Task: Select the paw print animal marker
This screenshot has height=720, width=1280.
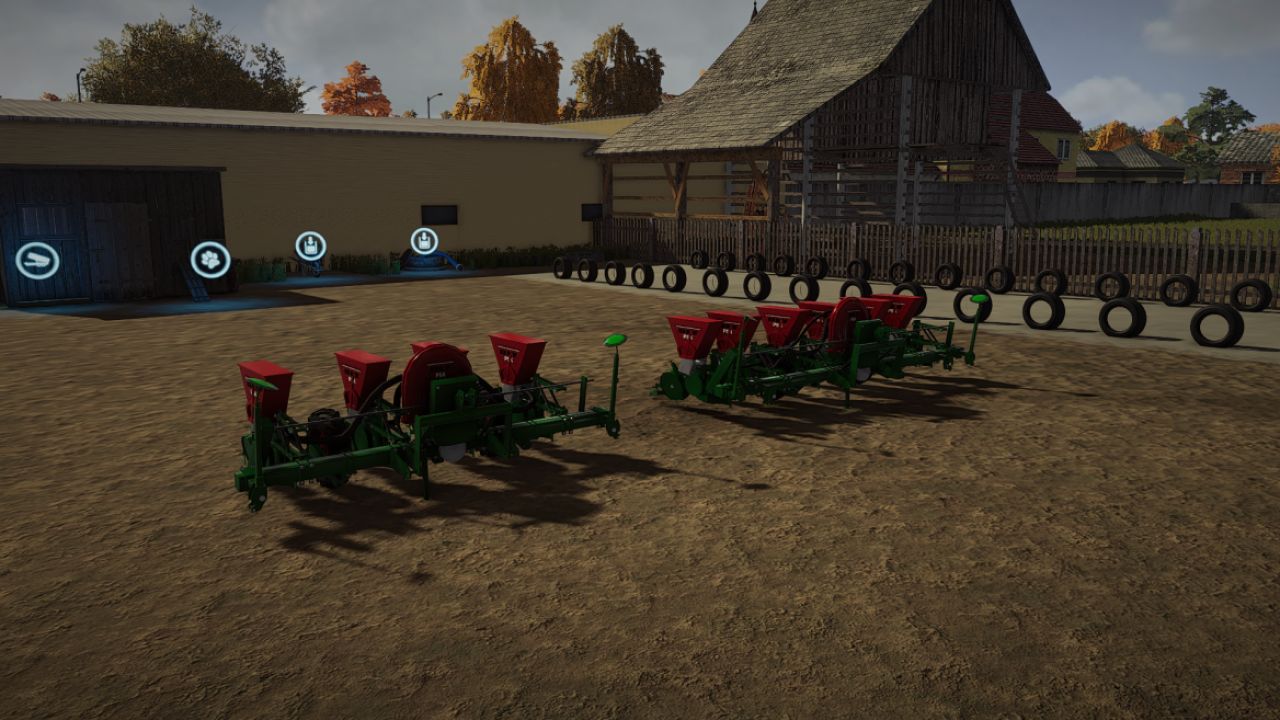Action: coord(210,260)
